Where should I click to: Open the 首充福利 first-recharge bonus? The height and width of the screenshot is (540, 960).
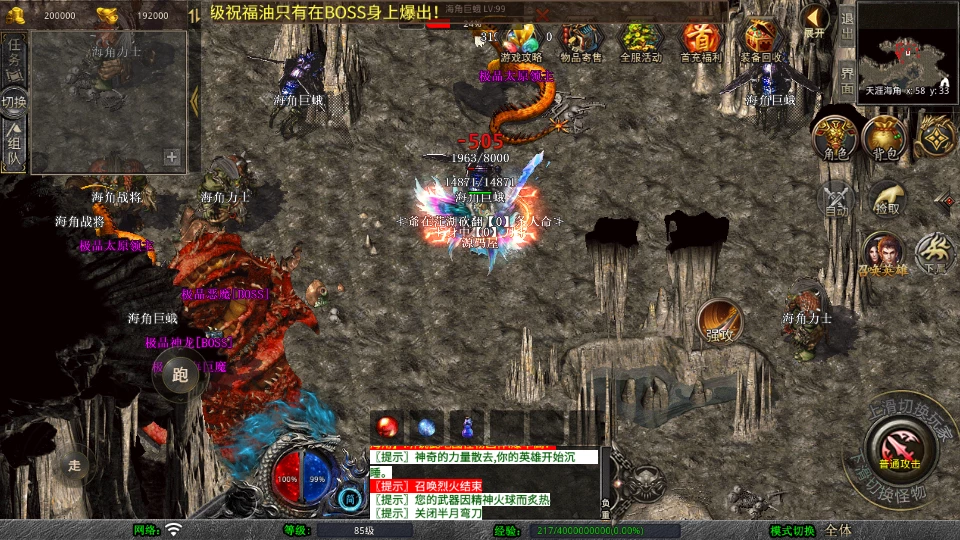tap(701, 40)
